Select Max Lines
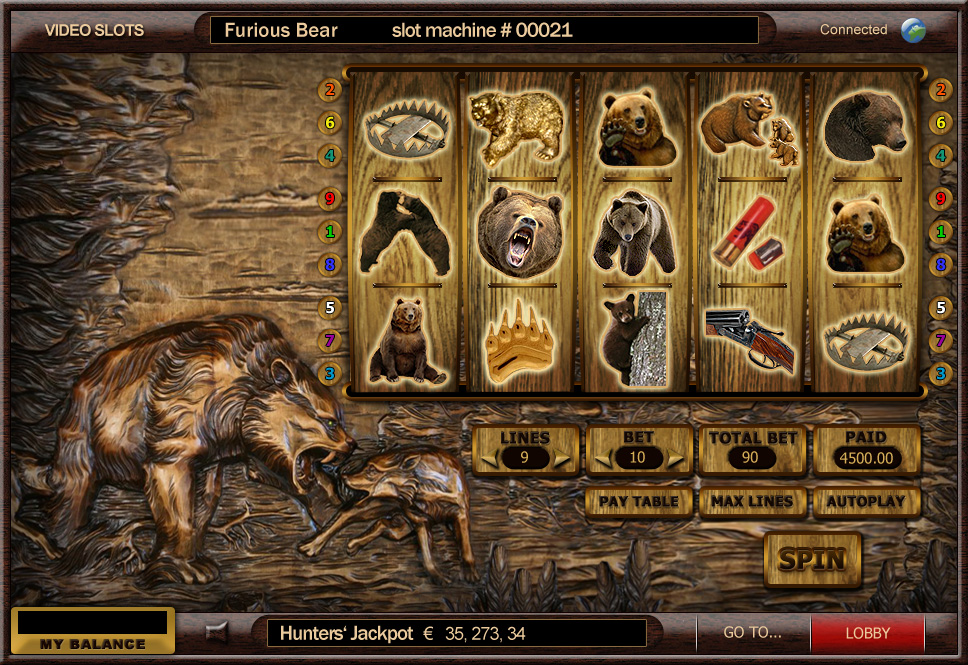968x665 pixels. 752,501
